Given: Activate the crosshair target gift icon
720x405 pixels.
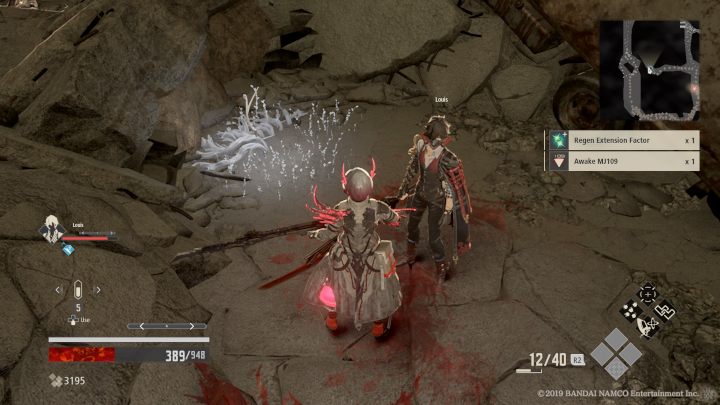Looking at the screenshot, I should pyautogui.click(x=647, y=292).
